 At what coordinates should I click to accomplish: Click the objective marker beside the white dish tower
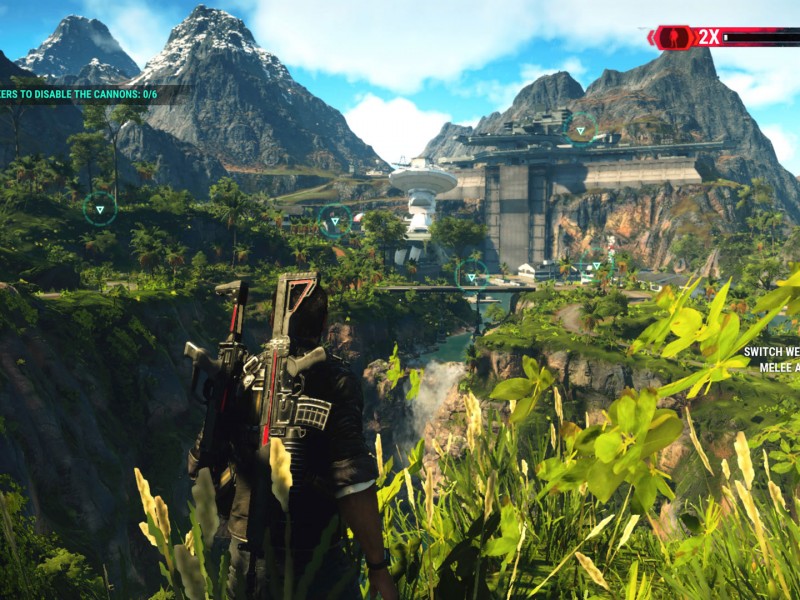coord(334,221)
